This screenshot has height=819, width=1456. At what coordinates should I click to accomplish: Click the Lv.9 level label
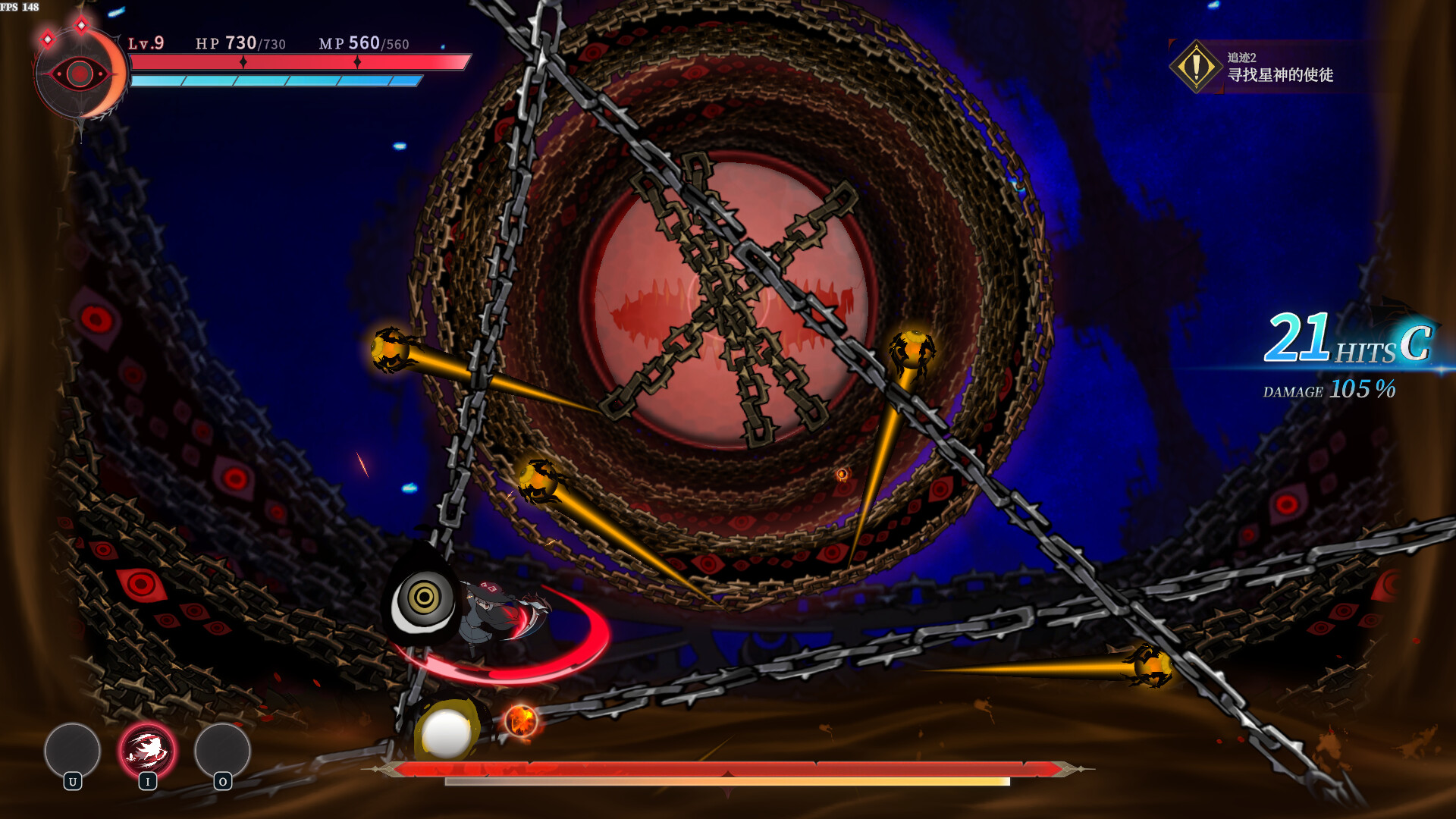click(x=145, y=44)
